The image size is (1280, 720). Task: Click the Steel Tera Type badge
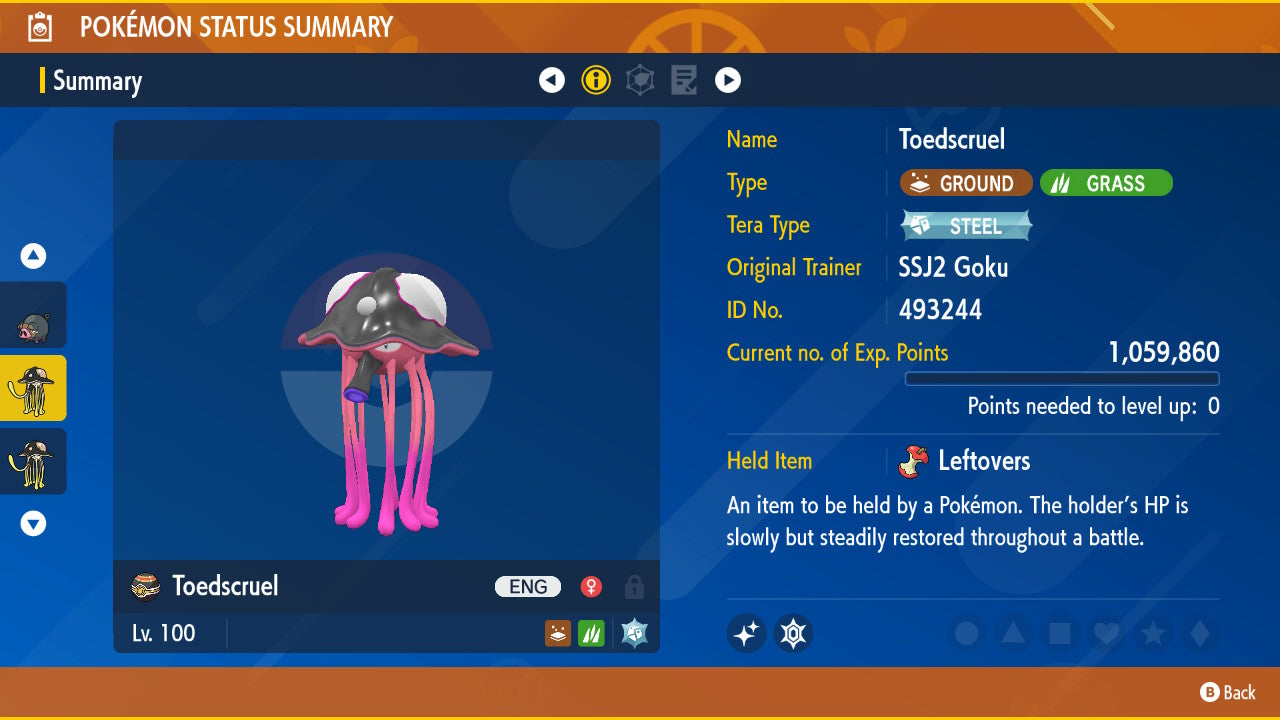point(965,226)
